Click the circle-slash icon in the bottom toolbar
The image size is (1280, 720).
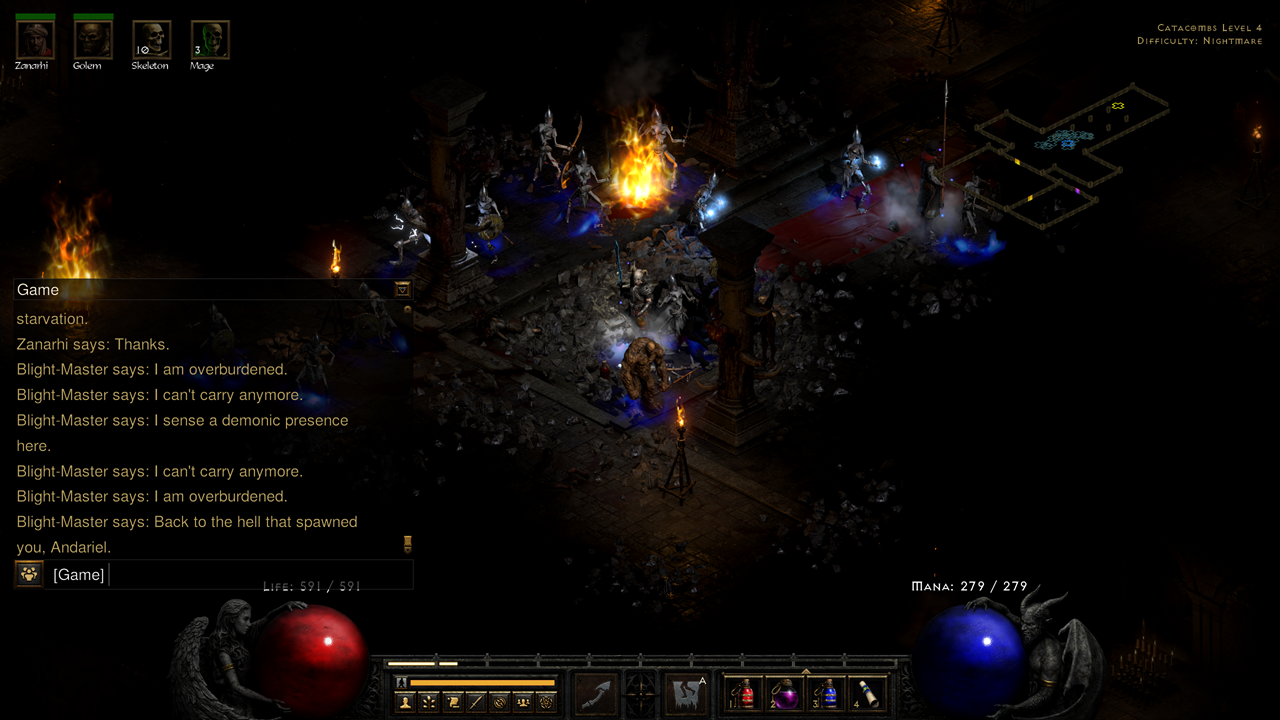click(x=499, y=702)
